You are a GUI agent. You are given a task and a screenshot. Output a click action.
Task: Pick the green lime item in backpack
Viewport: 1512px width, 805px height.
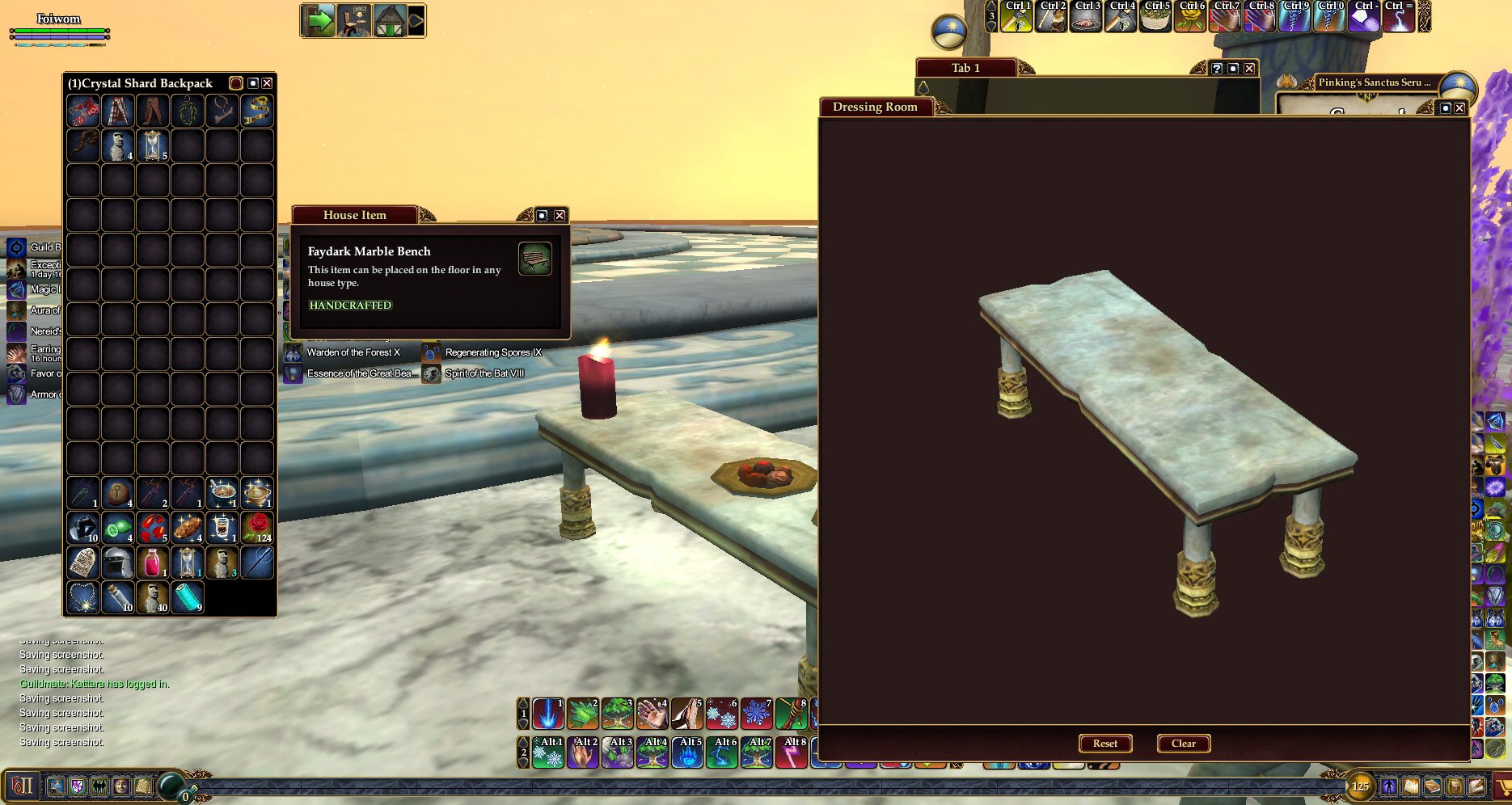117,527
